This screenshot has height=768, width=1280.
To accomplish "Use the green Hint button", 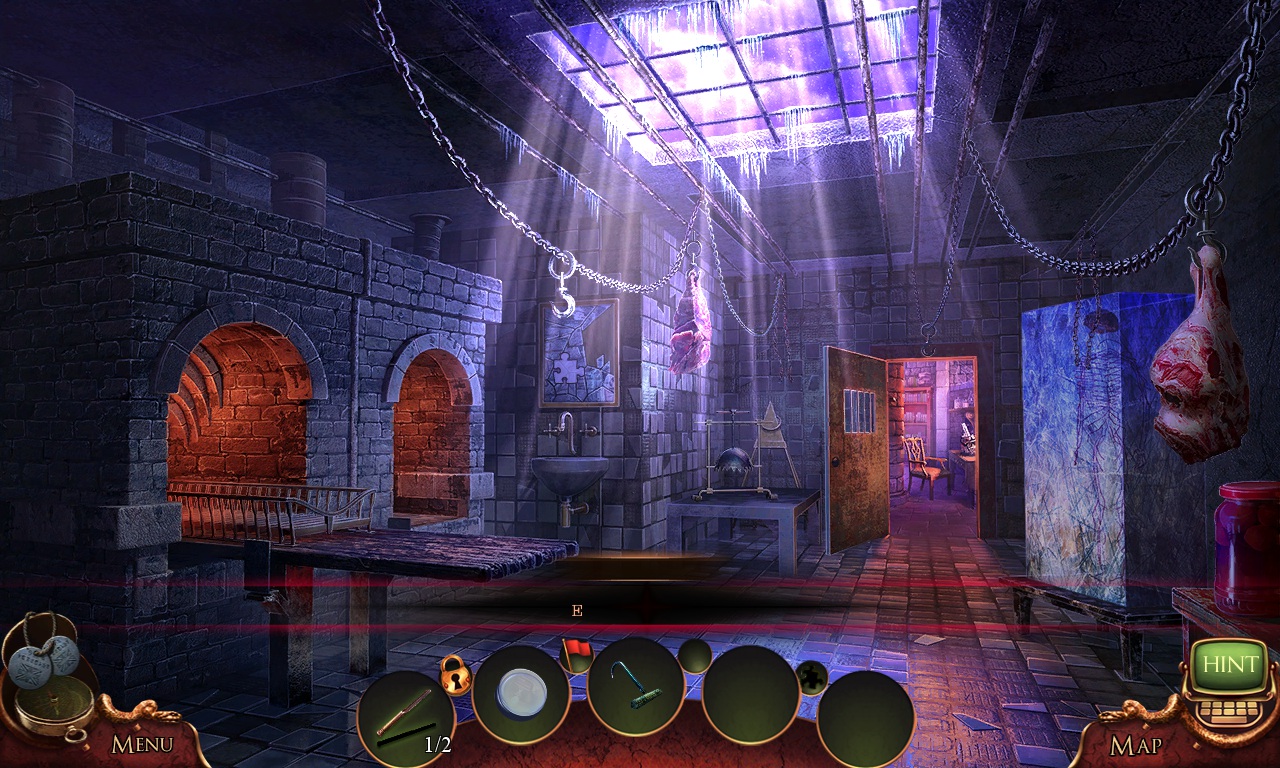I will pos(1230,665).
